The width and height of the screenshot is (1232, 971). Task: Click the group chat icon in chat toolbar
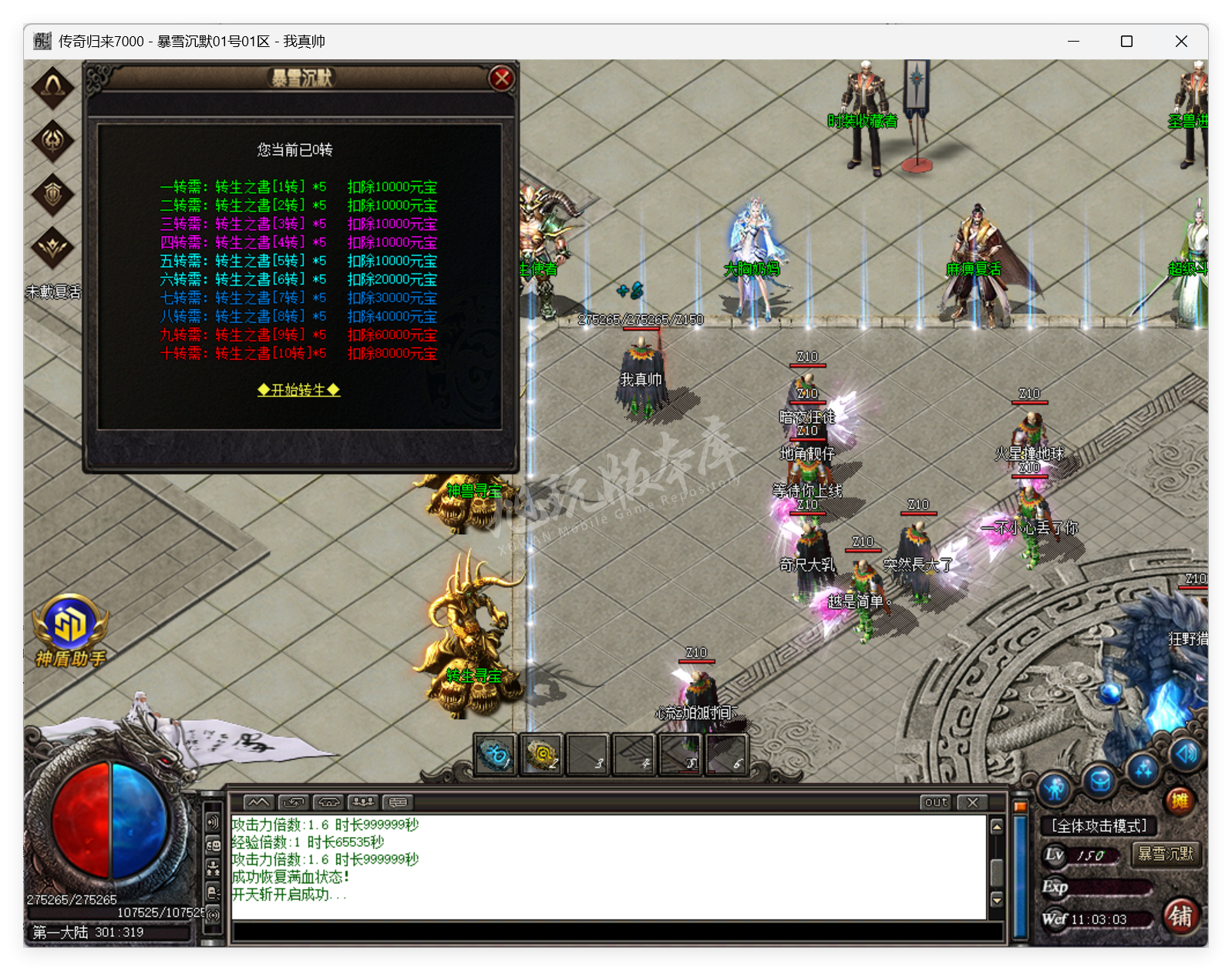(365, 803)
